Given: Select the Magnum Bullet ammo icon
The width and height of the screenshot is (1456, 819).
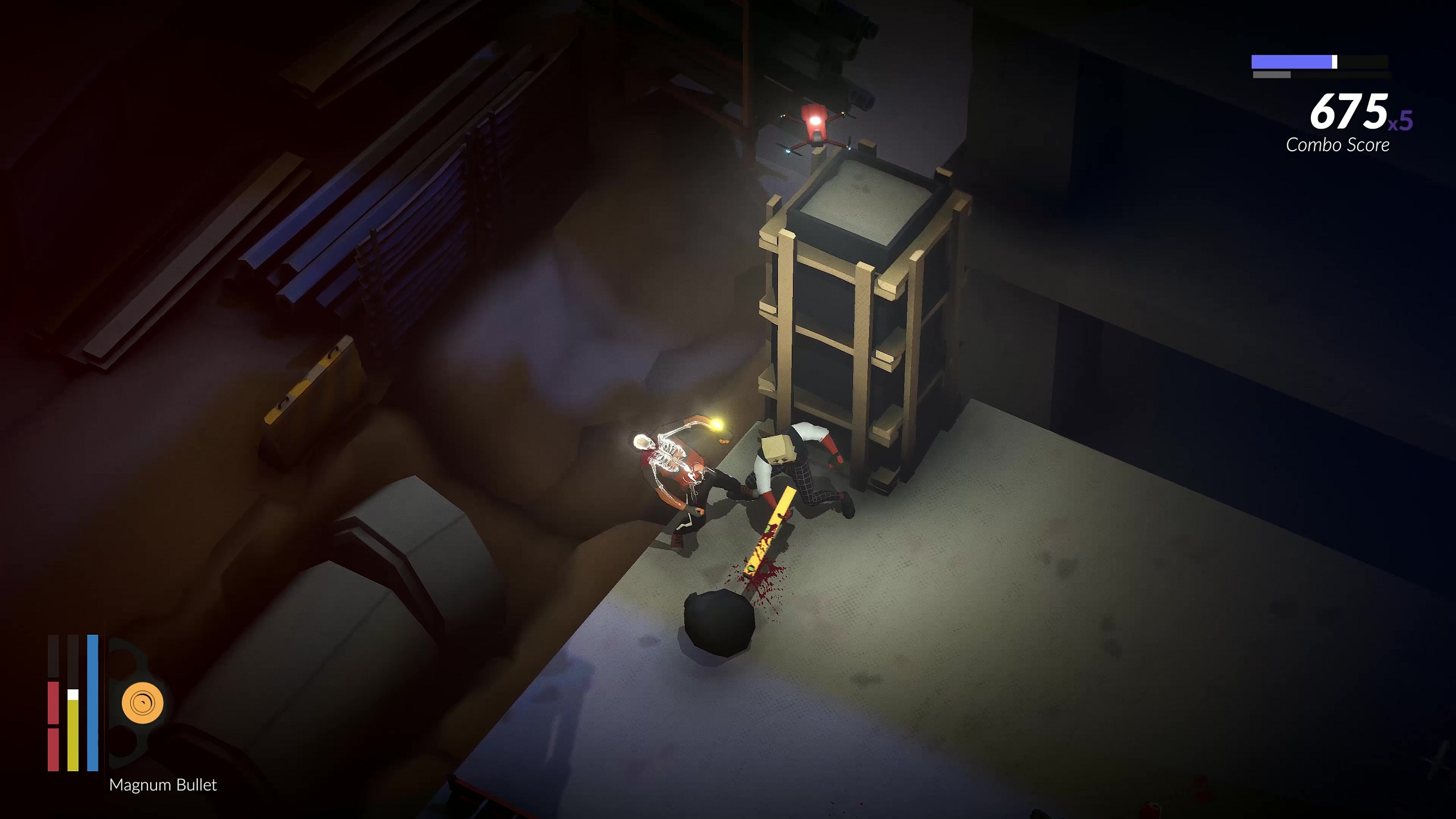Looking at the screenshot, I should [x=143, y=702].
